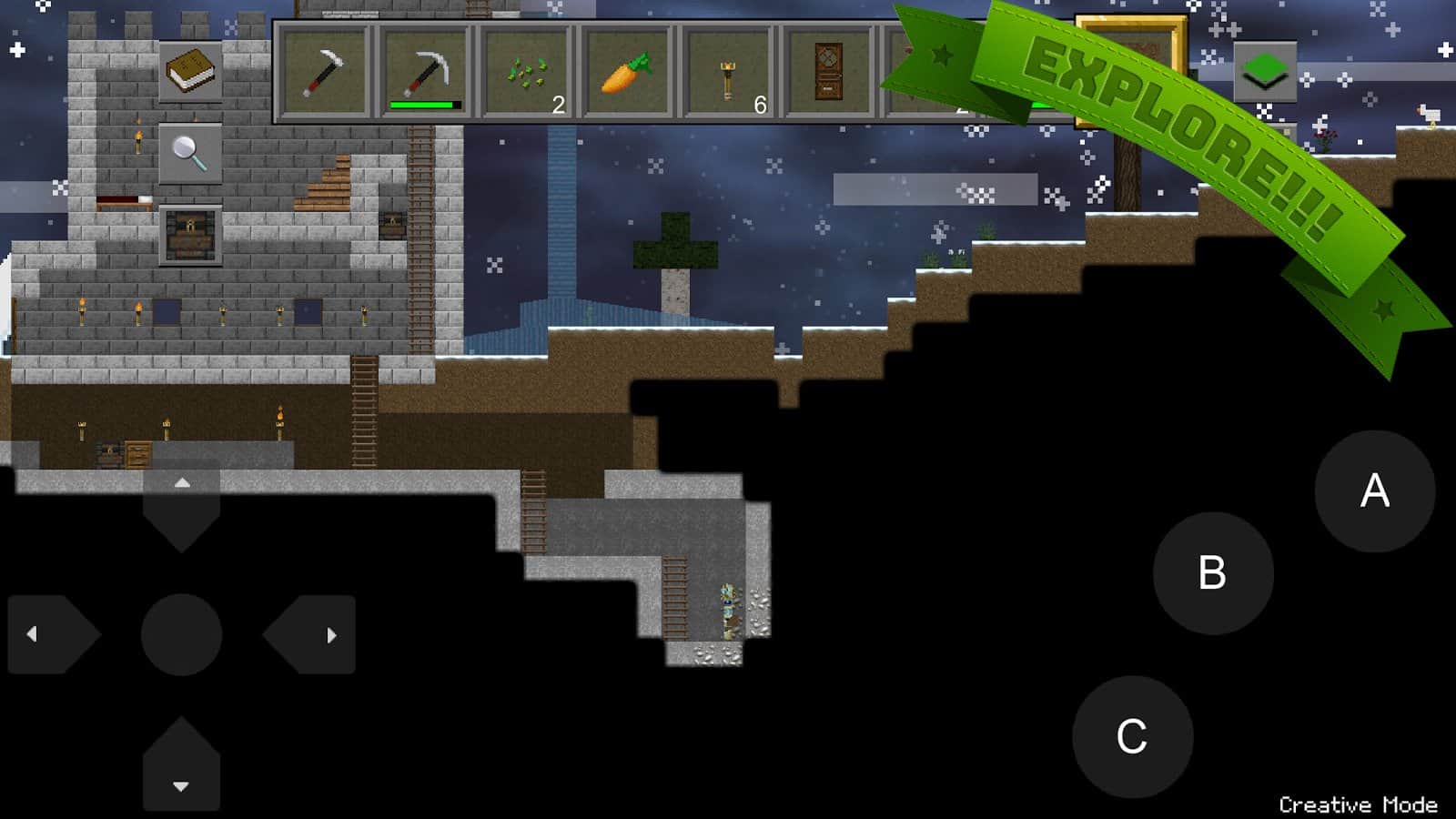Select the carrot in the hotbar
The width and height of the screenshot is (1456, 819).
pyautogui.click(x=627, y=73)
